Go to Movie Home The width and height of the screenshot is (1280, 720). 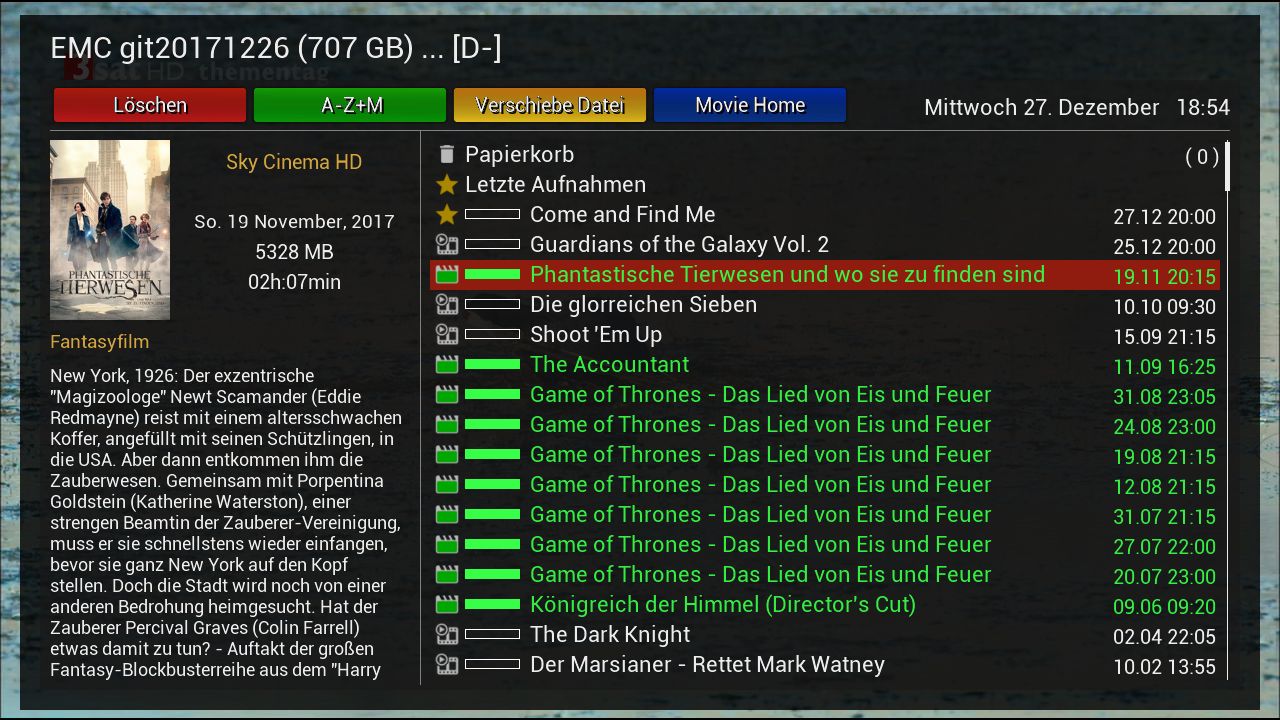[x=750, y=105]
